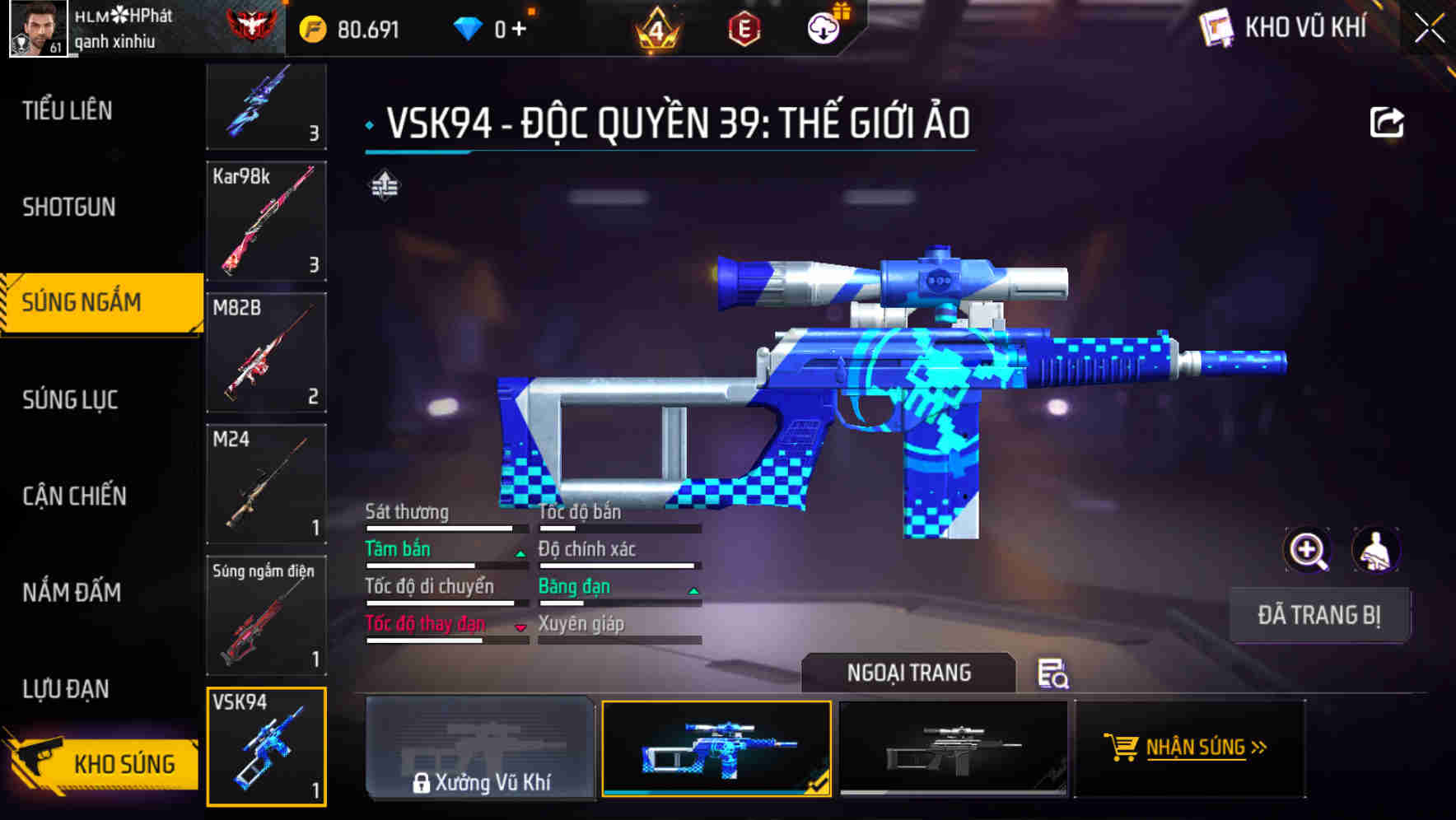Open the share icon beside the weapon title
The image size is (1456, 820).
(1388, 120)
